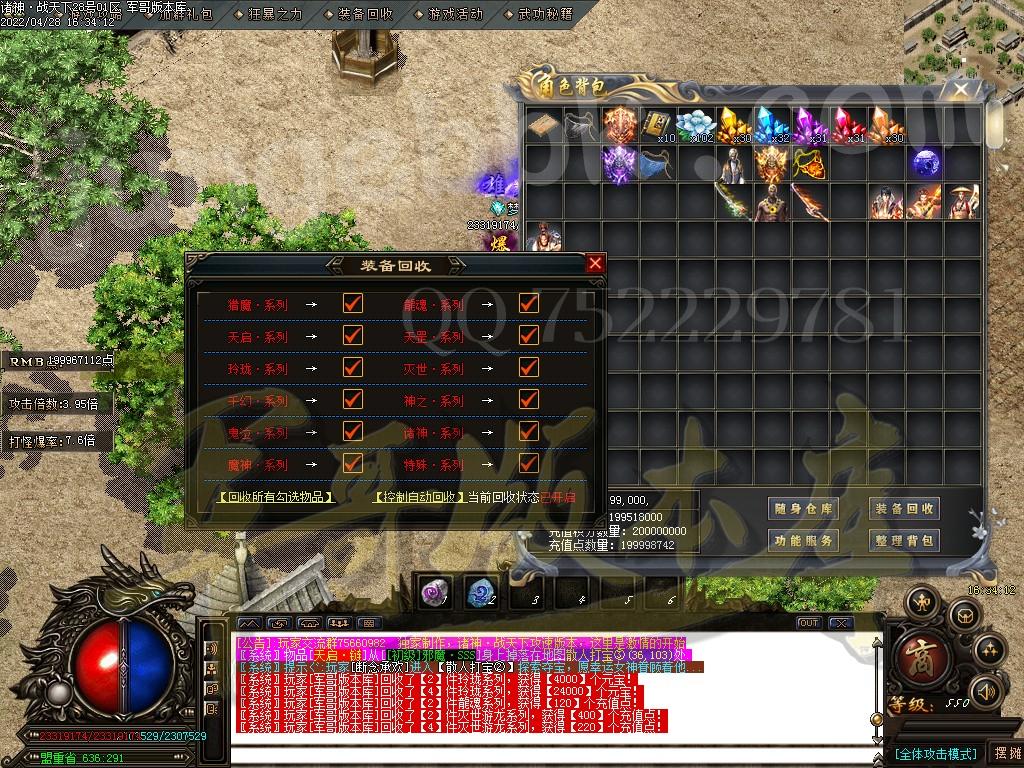The height and width of the screenshot is (768, 1024).
Task: Choose the 功能服务 button
Action: pyautogui.click(x=803, y=540)
